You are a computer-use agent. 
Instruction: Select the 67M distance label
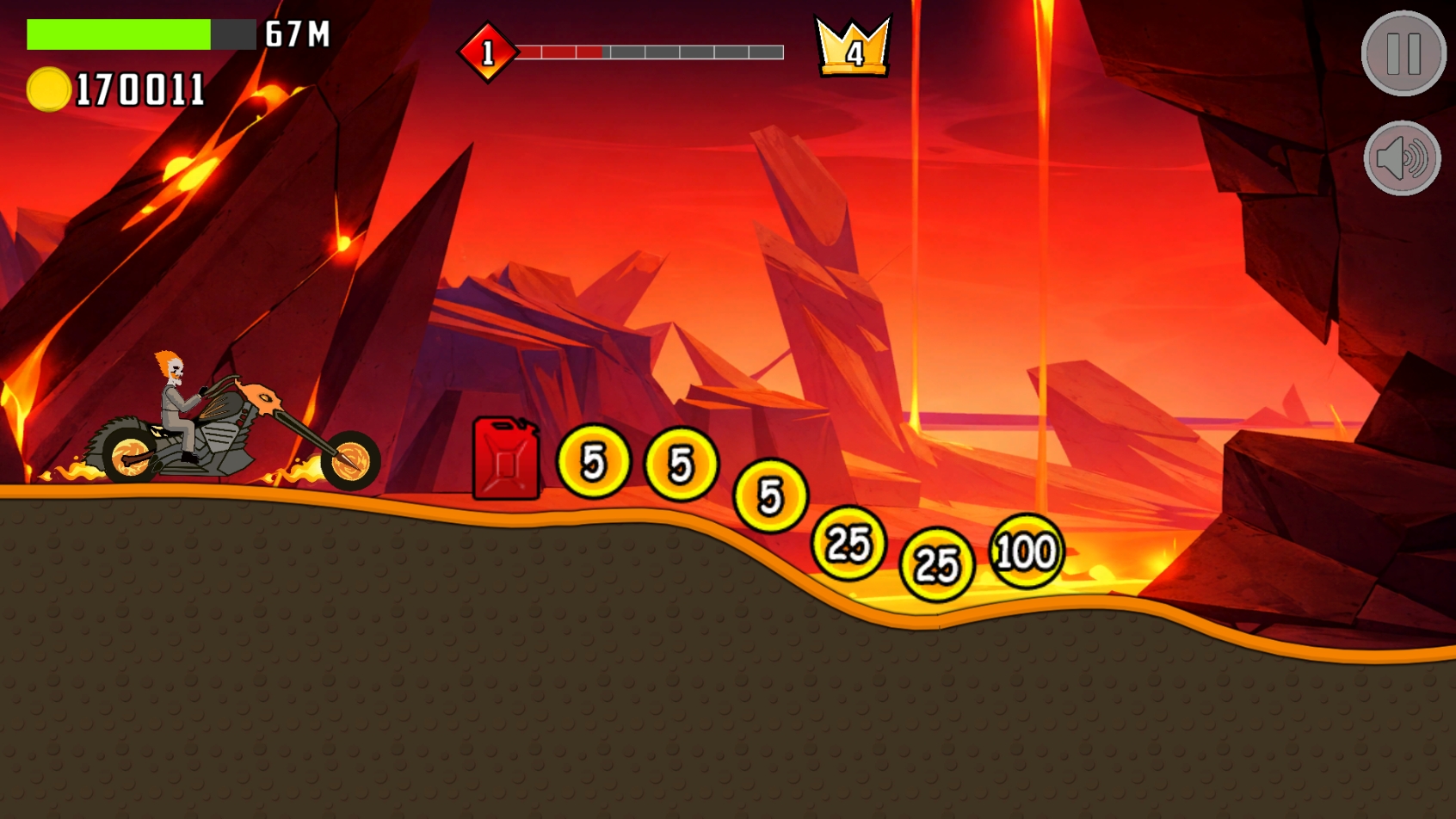tap(299, 35)
